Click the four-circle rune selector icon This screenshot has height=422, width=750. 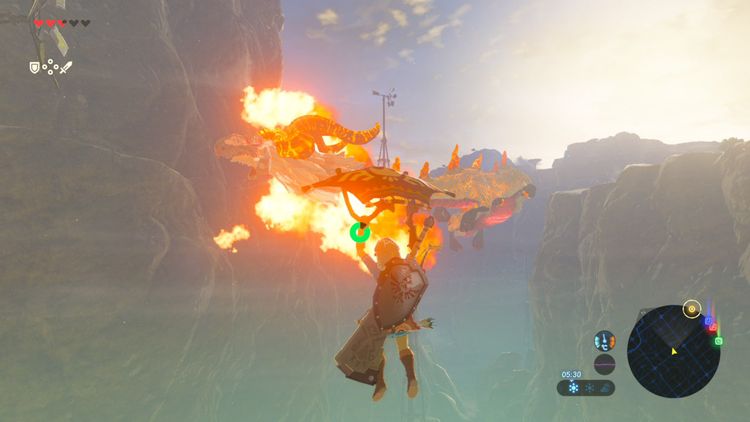point(50,68)
